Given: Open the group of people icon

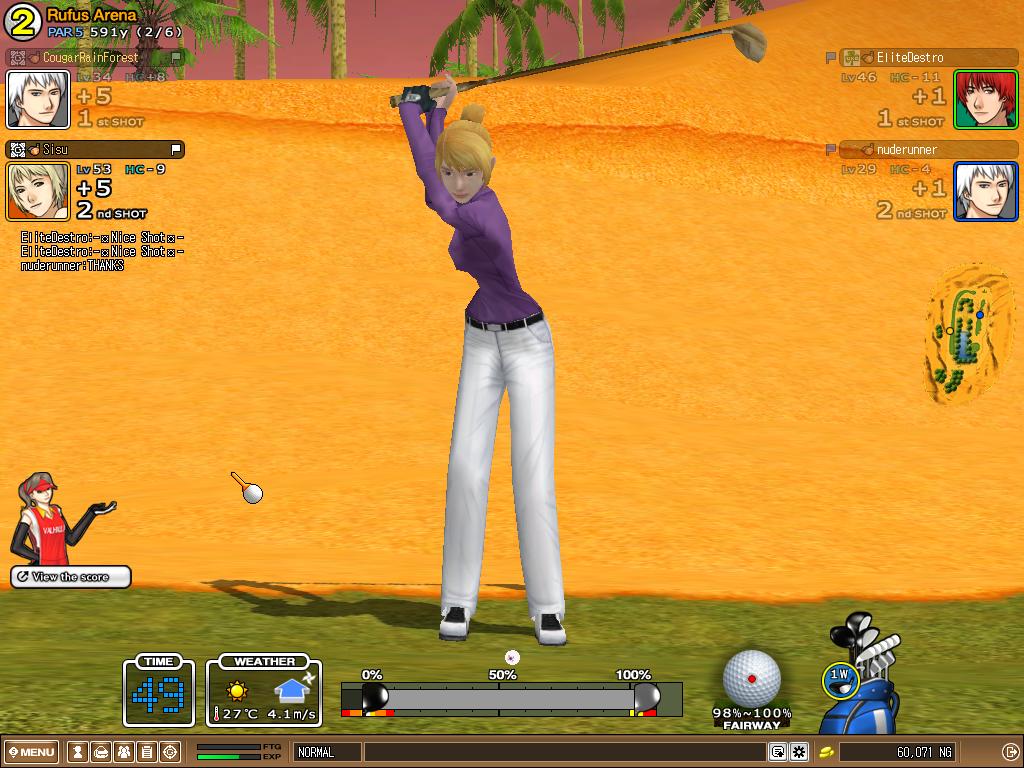Looking at the screenshot, I should pyautogui.click(x=124, y=752).
